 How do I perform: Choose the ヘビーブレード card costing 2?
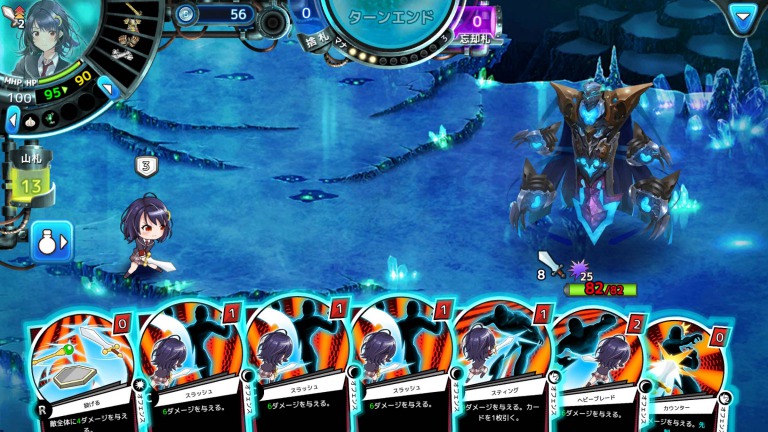[x=596, y=368]
